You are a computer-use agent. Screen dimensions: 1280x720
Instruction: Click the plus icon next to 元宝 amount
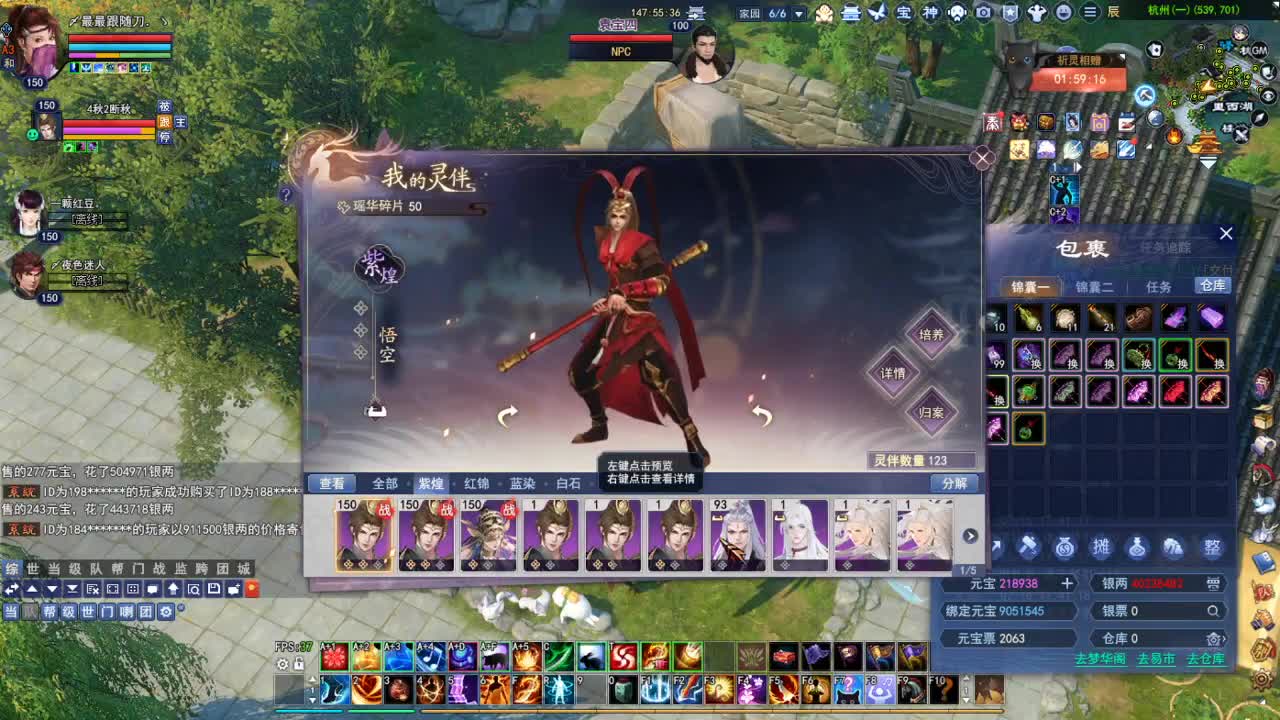pyautogui.click(x=1067, y=583)
